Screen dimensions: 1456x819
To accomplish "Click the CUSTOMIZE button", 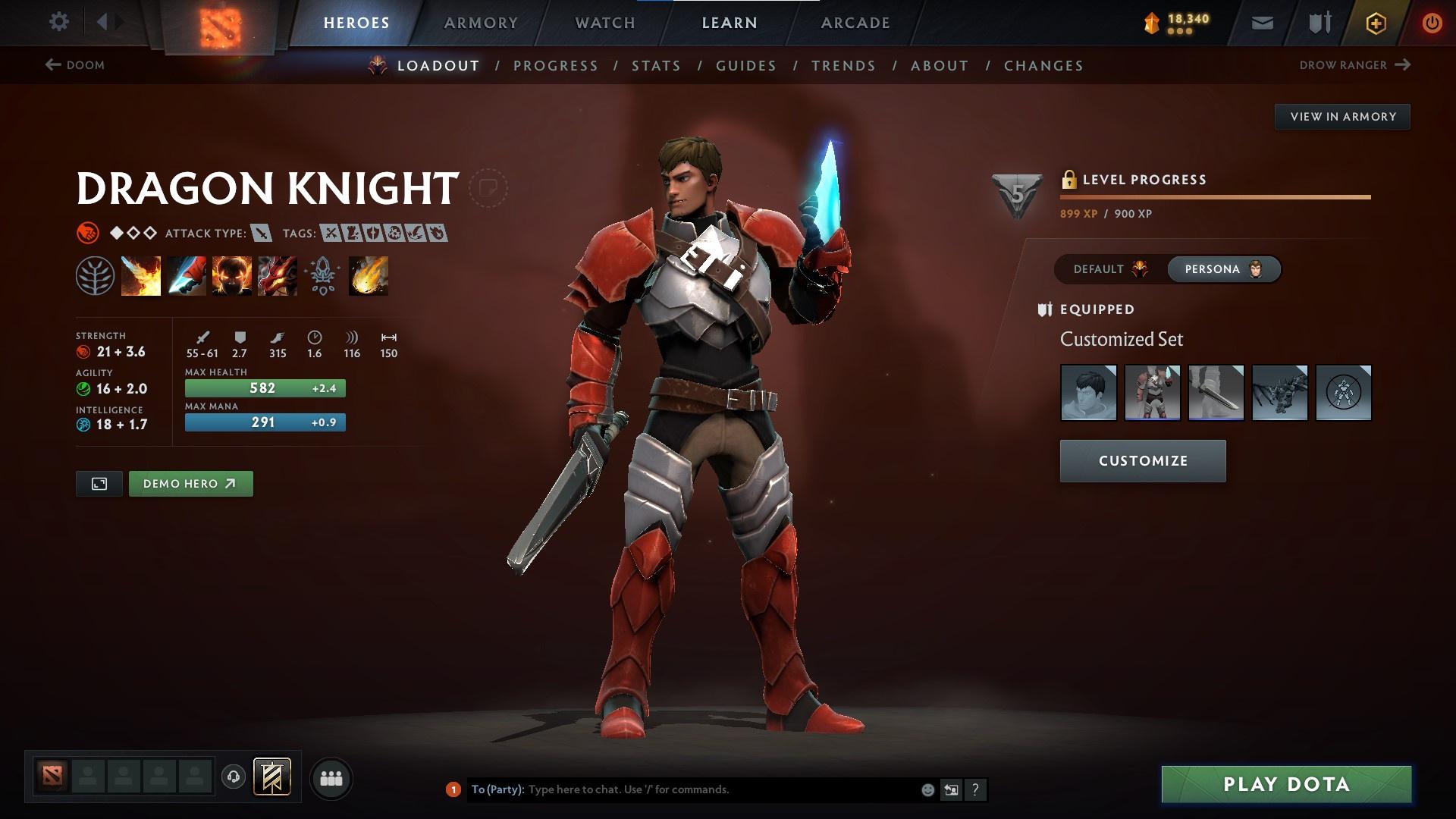I will pyautogui.click(x=1142, y=460).
